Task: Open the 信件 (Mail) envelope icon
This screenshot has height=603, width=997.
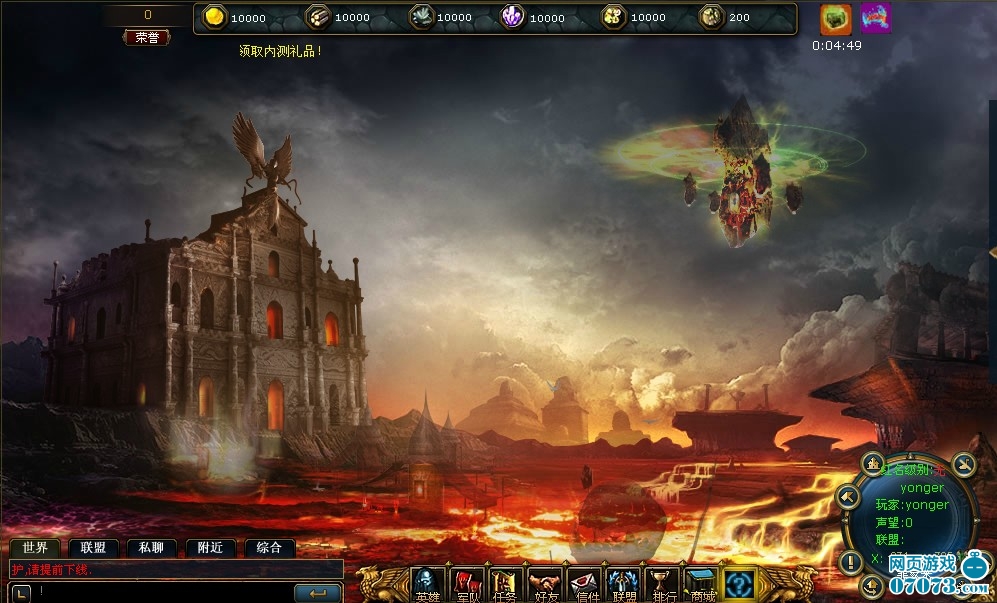Action: [584, 584]
